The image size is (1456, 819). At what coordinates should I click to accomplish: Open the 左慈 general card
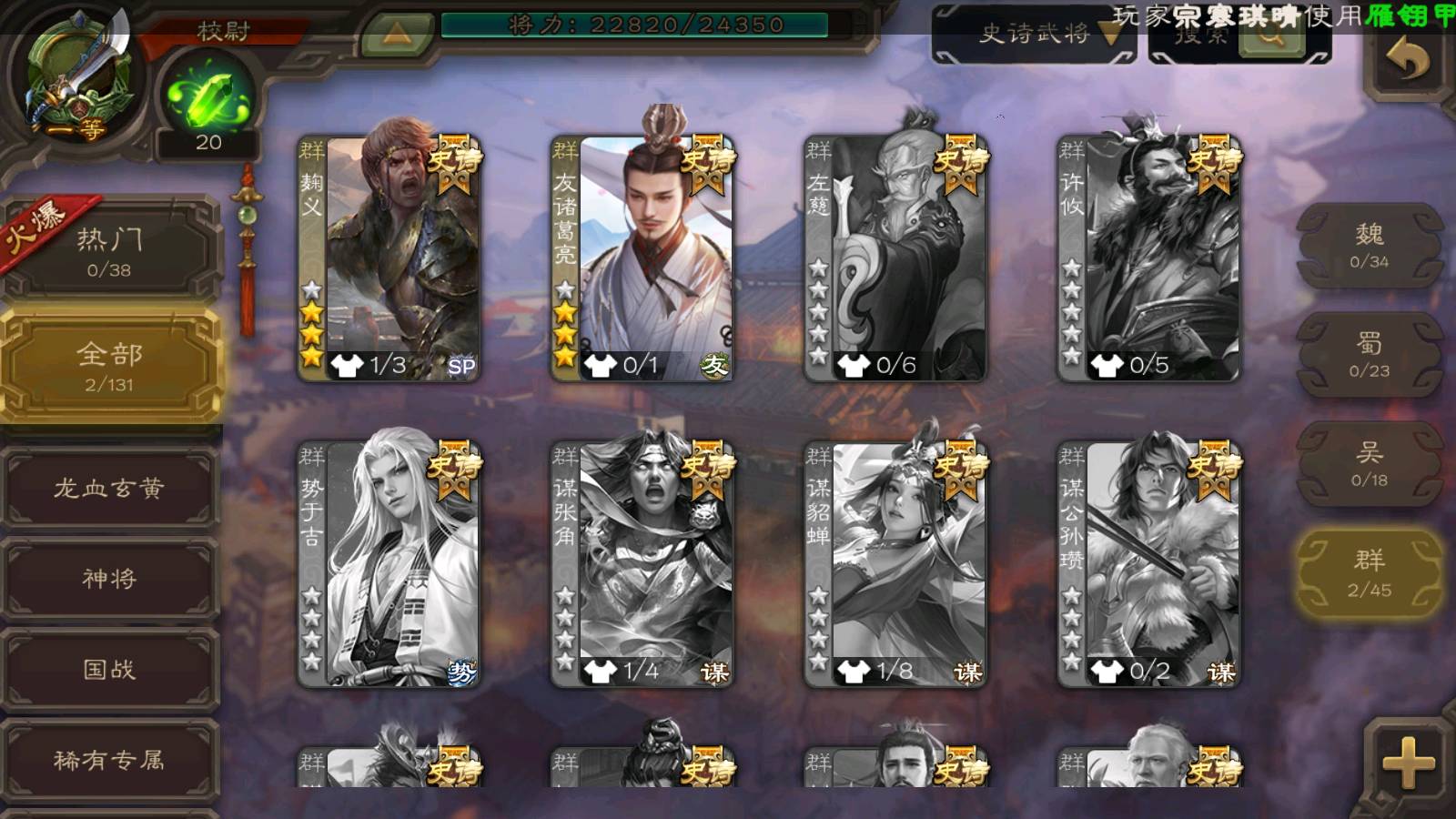coord(895,258)
